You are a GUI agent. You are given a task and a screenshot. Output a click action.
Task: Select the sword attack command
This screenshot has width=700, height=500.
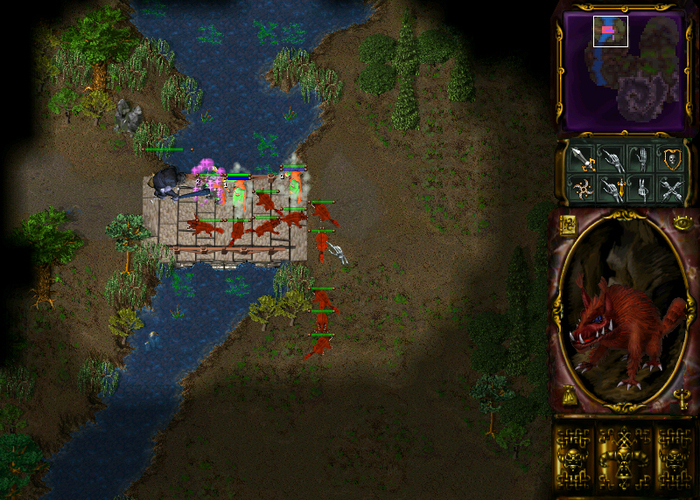click(581, 158)
